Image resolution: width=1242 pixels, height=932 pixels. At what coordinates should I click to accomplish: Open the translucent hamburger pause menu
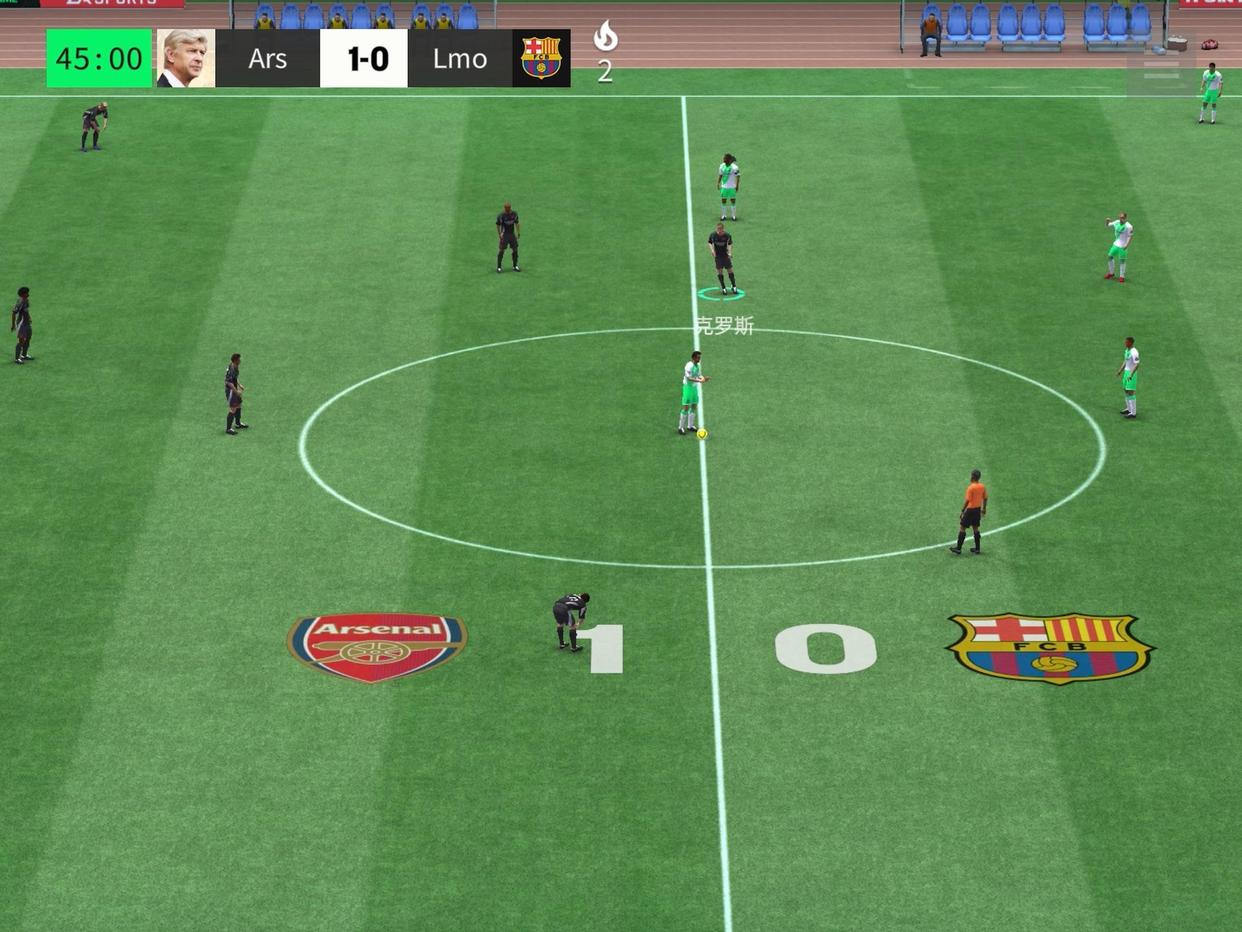click(x=1161, y=72)
